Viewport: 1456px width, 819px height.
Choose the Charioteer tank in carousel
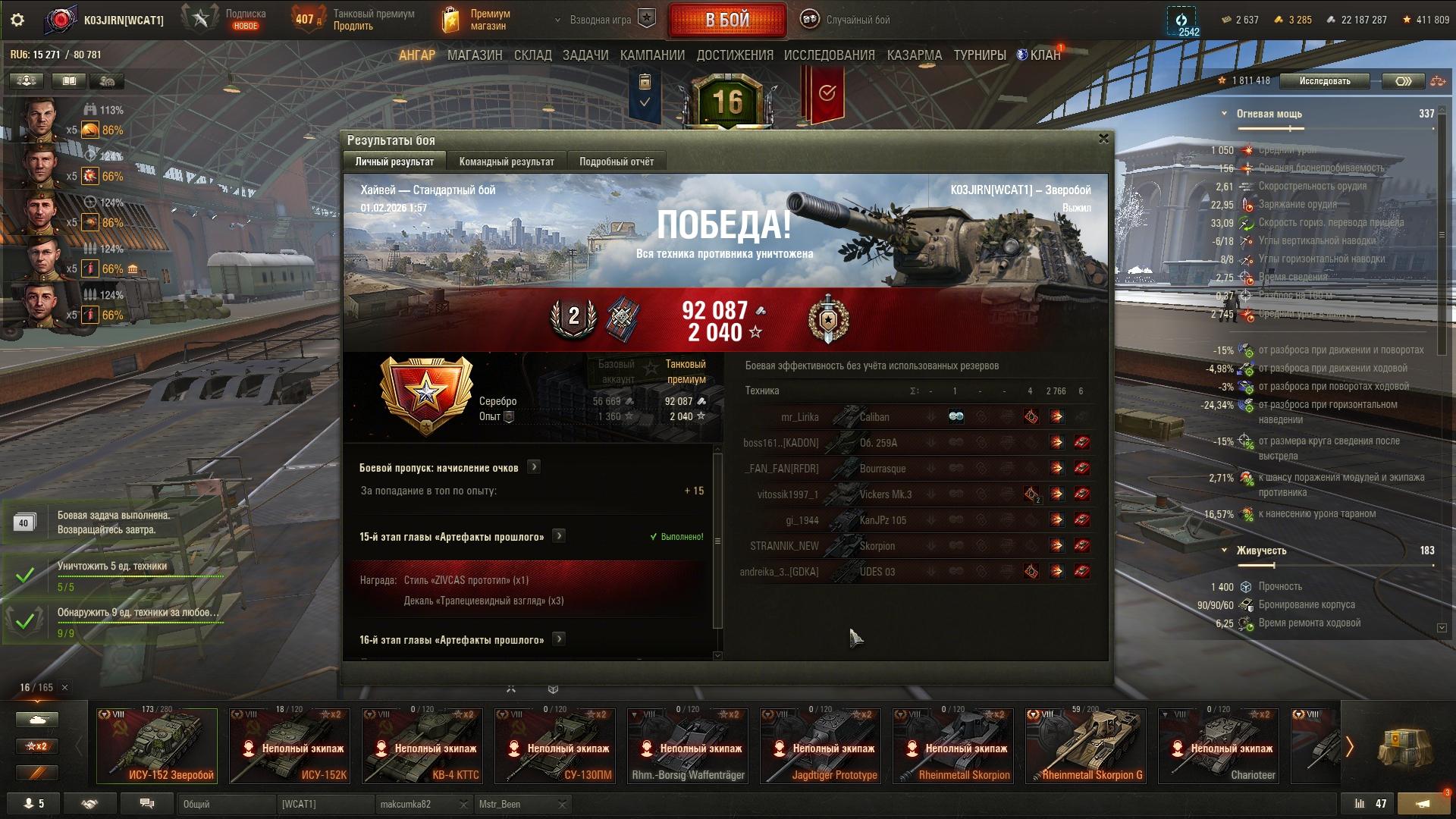click(x=1218, y=746)
